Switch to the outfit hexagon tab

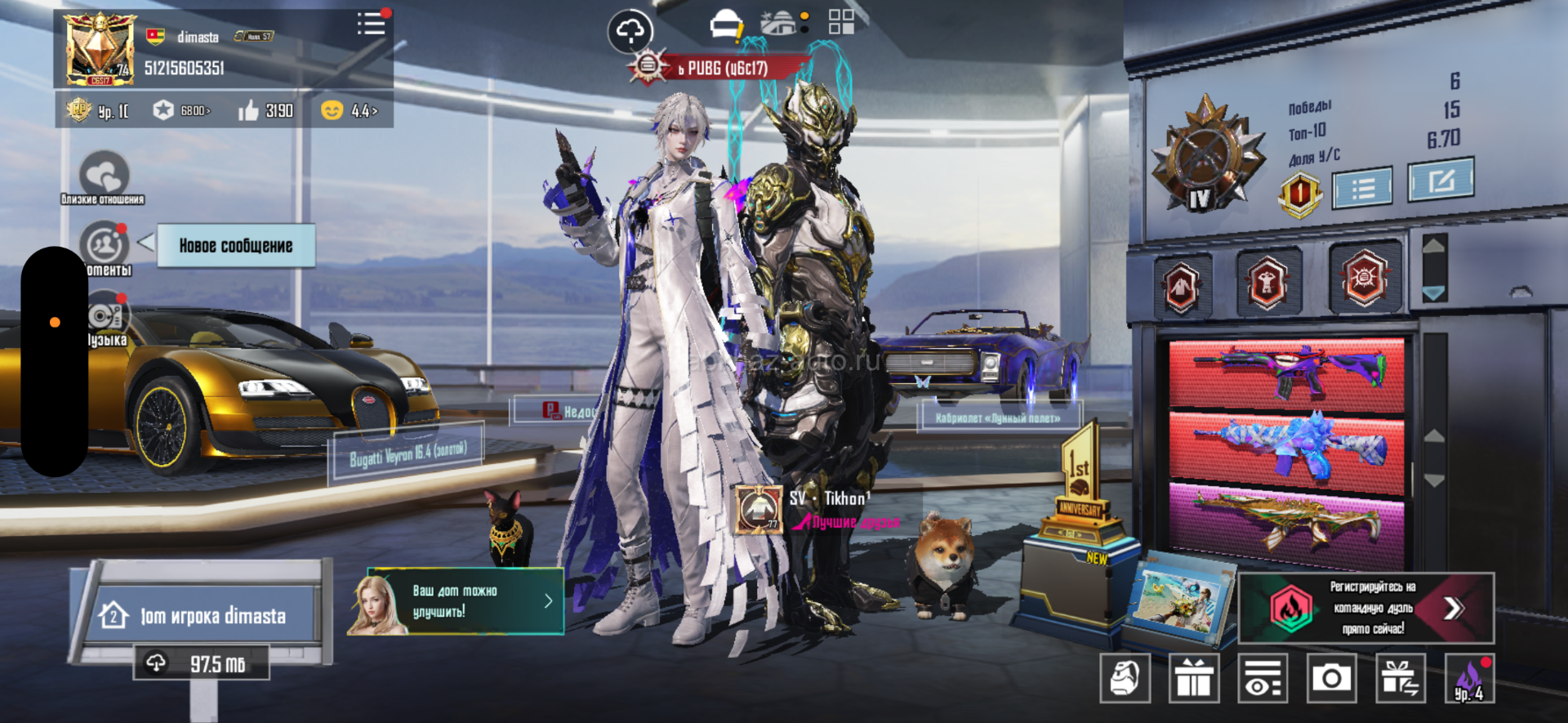pyautogui.click(x=1182, y=287)
